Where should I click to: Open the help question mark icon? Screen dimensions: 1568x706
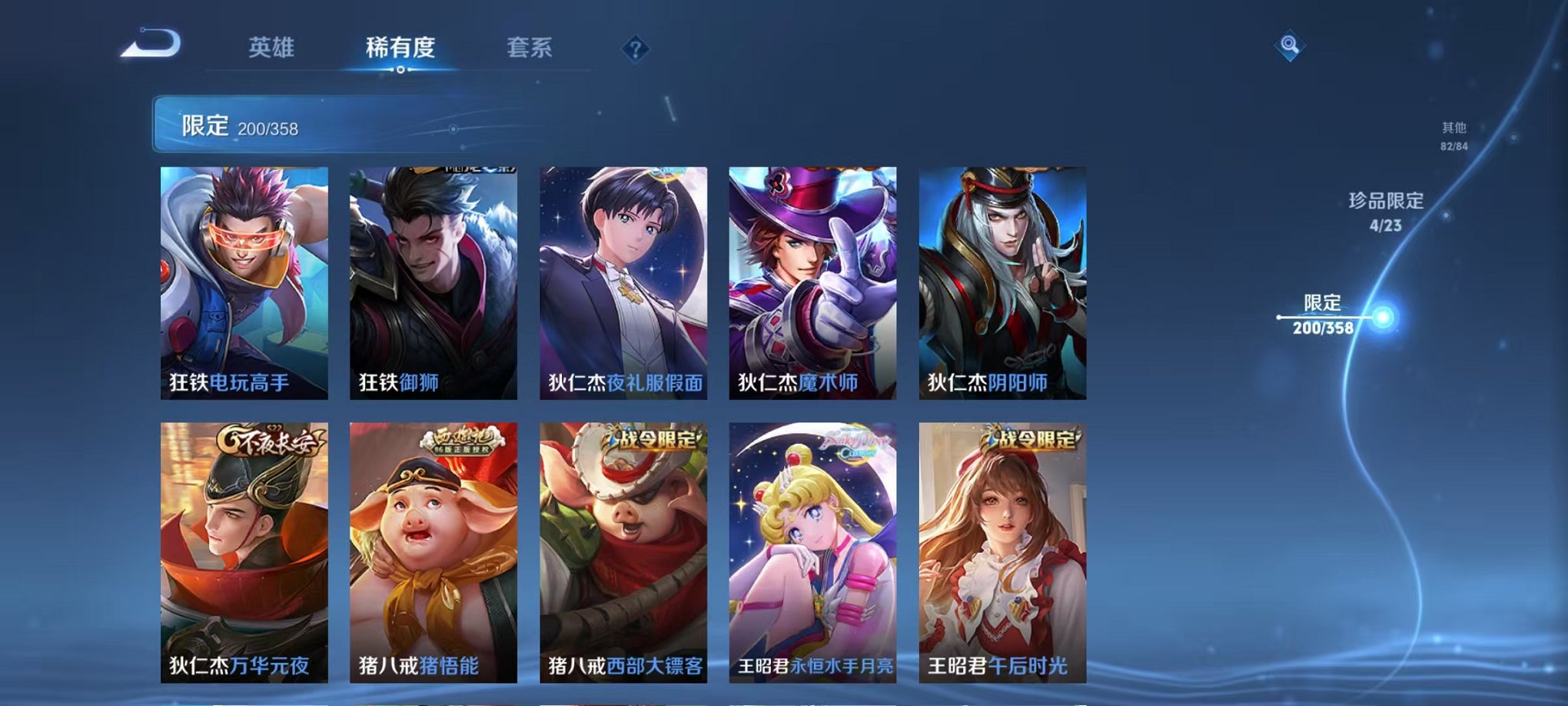click(x=635, y=49)
